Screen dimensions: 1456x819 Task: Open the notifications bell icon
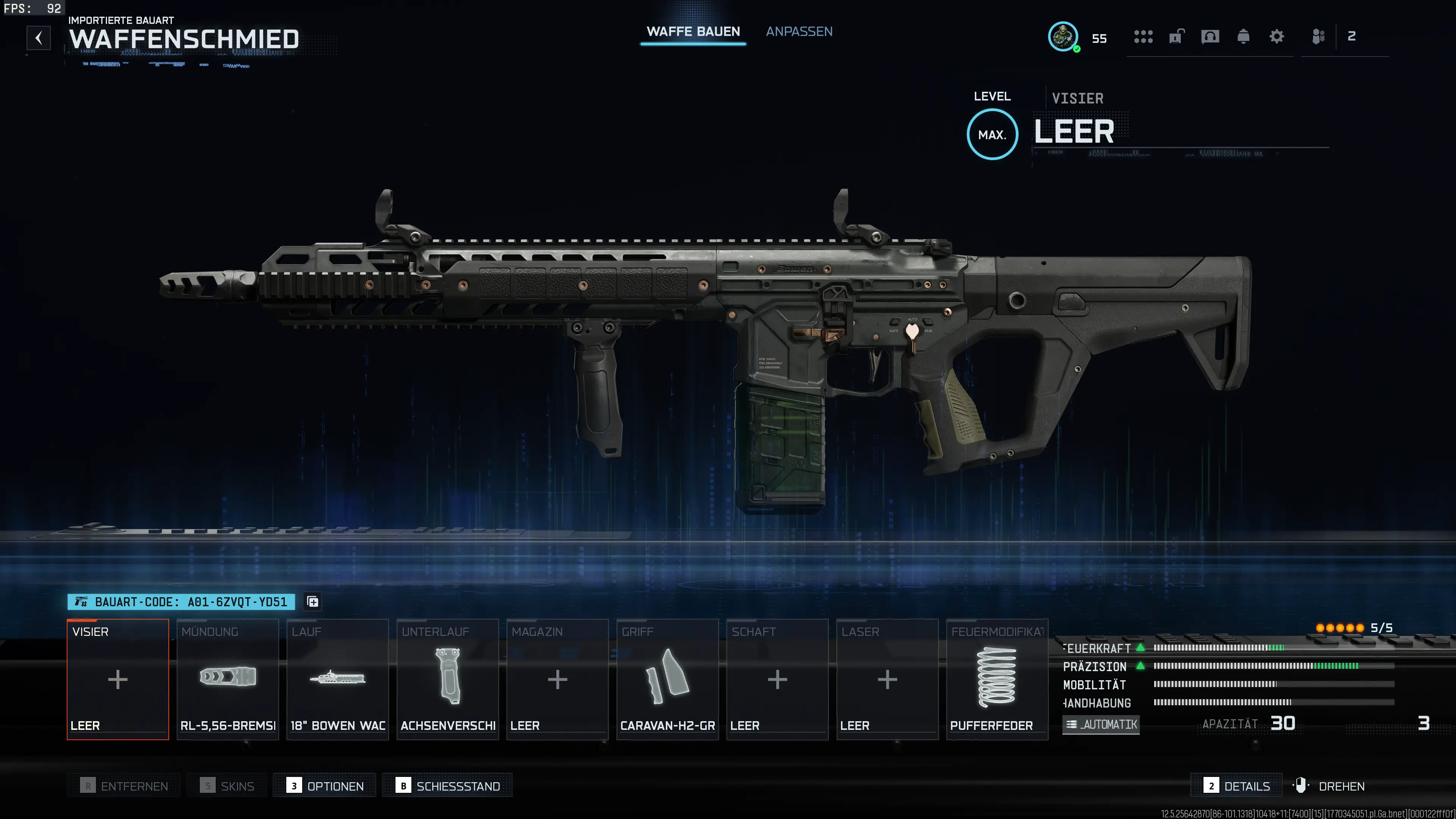click(x=1243, y=37)
